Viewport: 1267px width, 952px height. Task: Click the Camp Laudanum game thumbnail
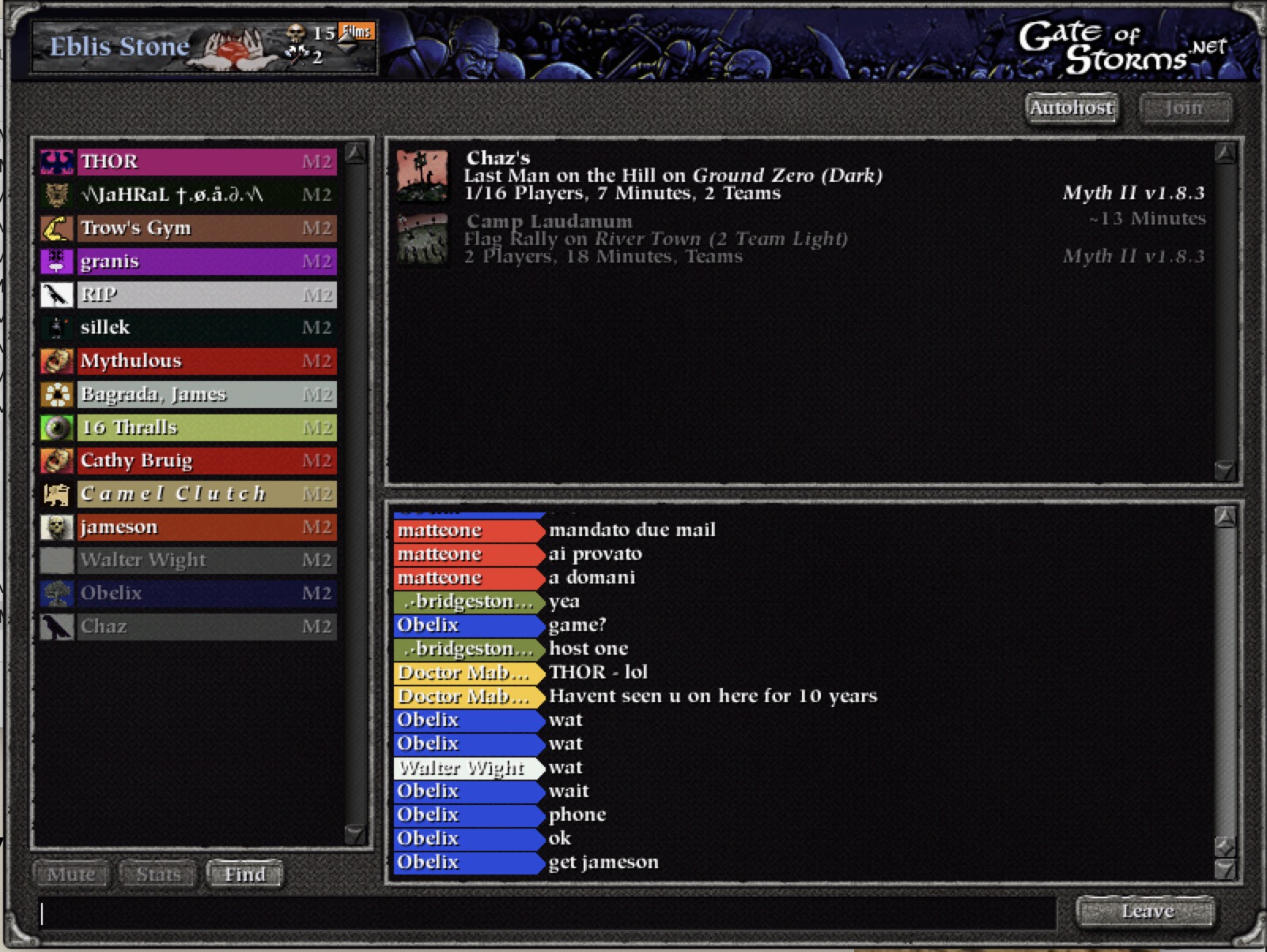(x=424, y=239)
